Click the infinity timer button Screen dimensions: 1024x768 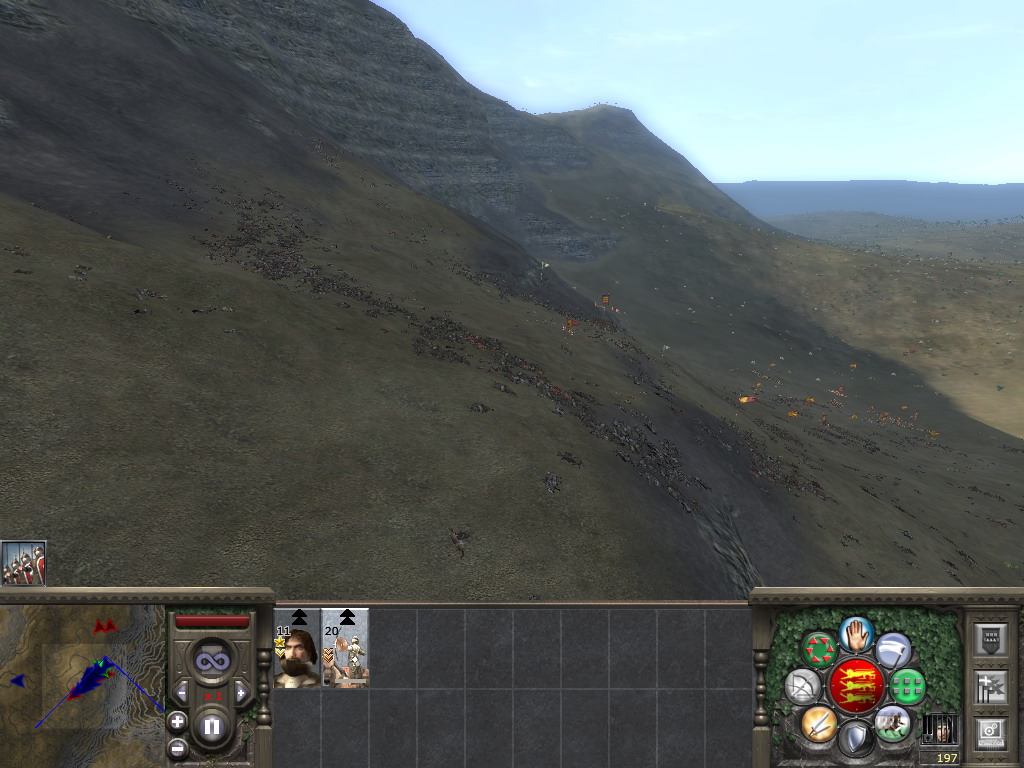[212, 659]
